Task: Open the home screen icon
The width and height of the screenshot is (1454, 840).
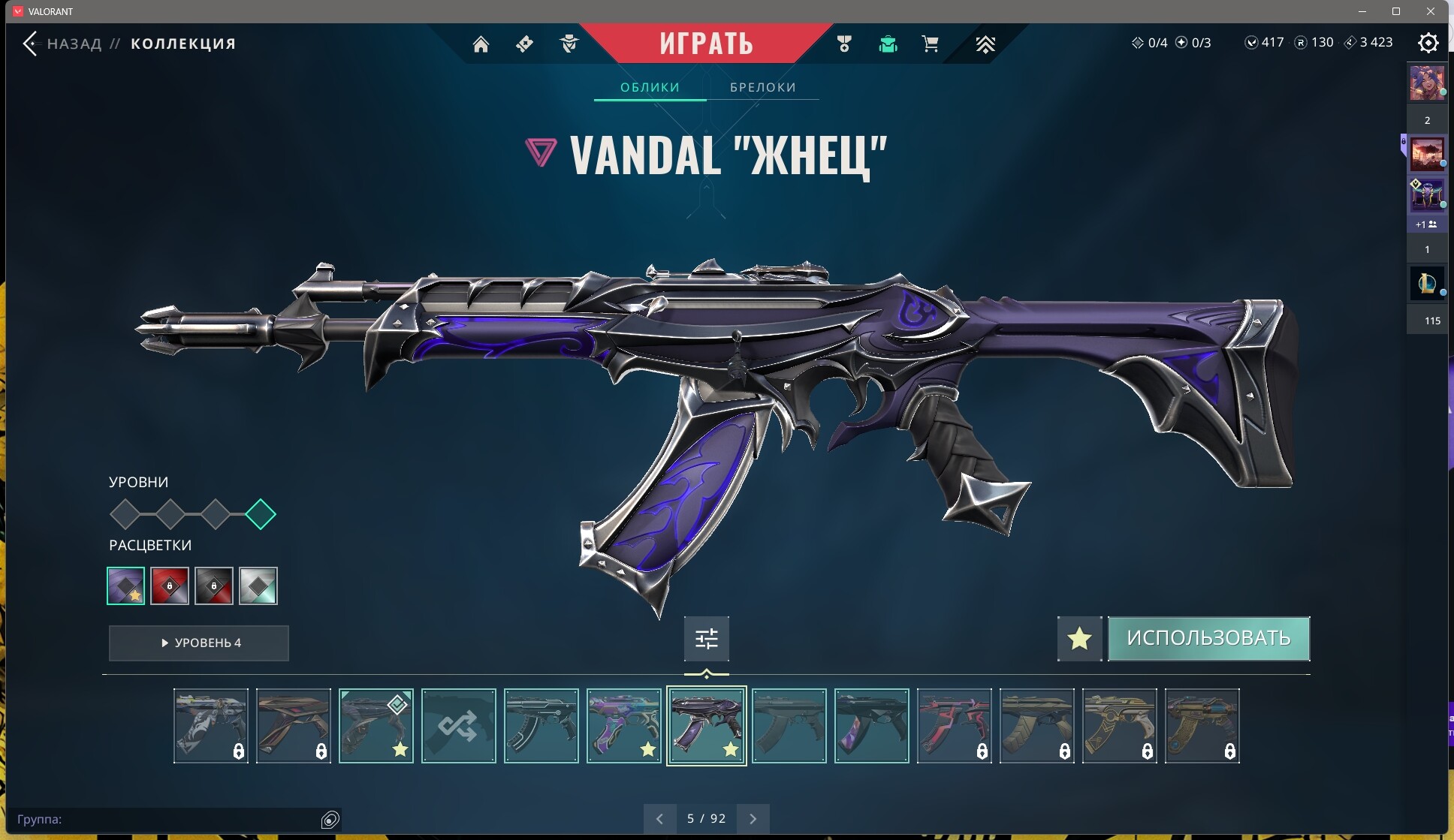Action: [481, 44]
